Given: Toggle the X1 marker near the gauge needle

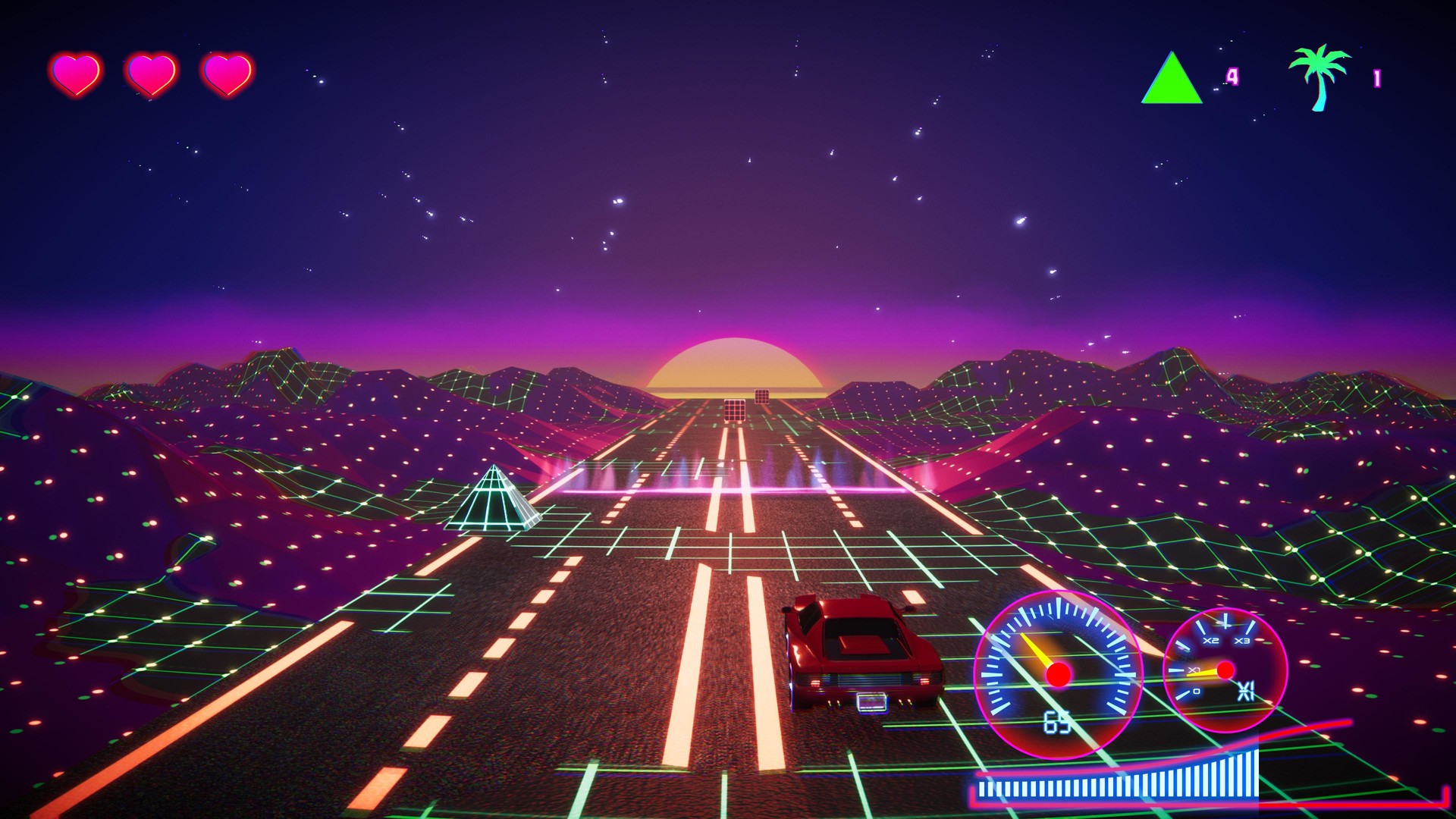Looking at the screenshot, I should [1194, 670].
